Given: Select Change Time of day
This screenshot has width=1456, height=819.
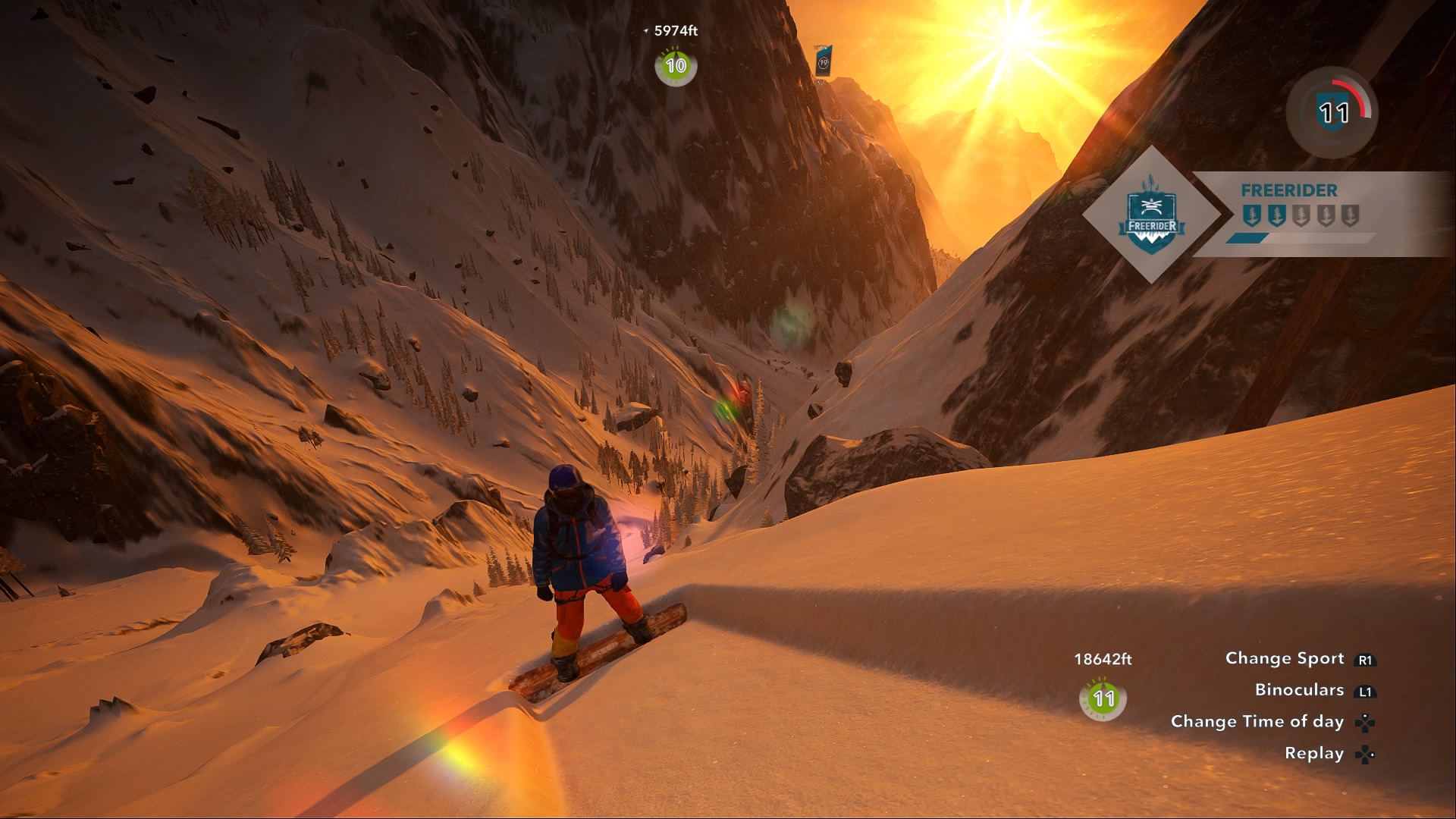Looking at the screenshot, I should (1257, 721).
